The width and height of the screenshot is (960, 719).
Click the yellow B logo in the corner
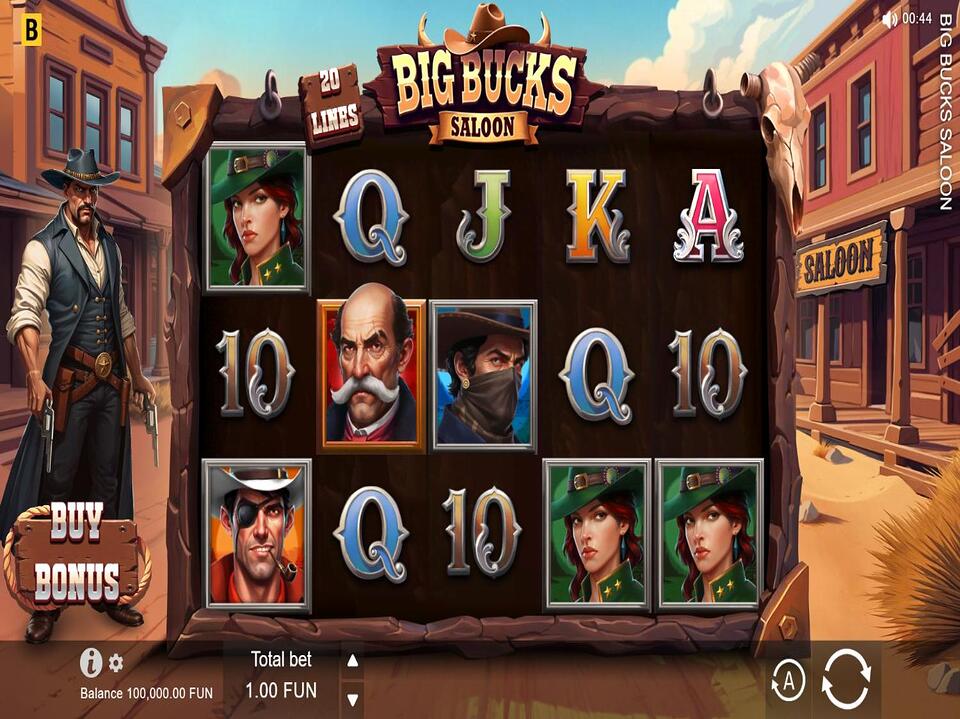31,32
